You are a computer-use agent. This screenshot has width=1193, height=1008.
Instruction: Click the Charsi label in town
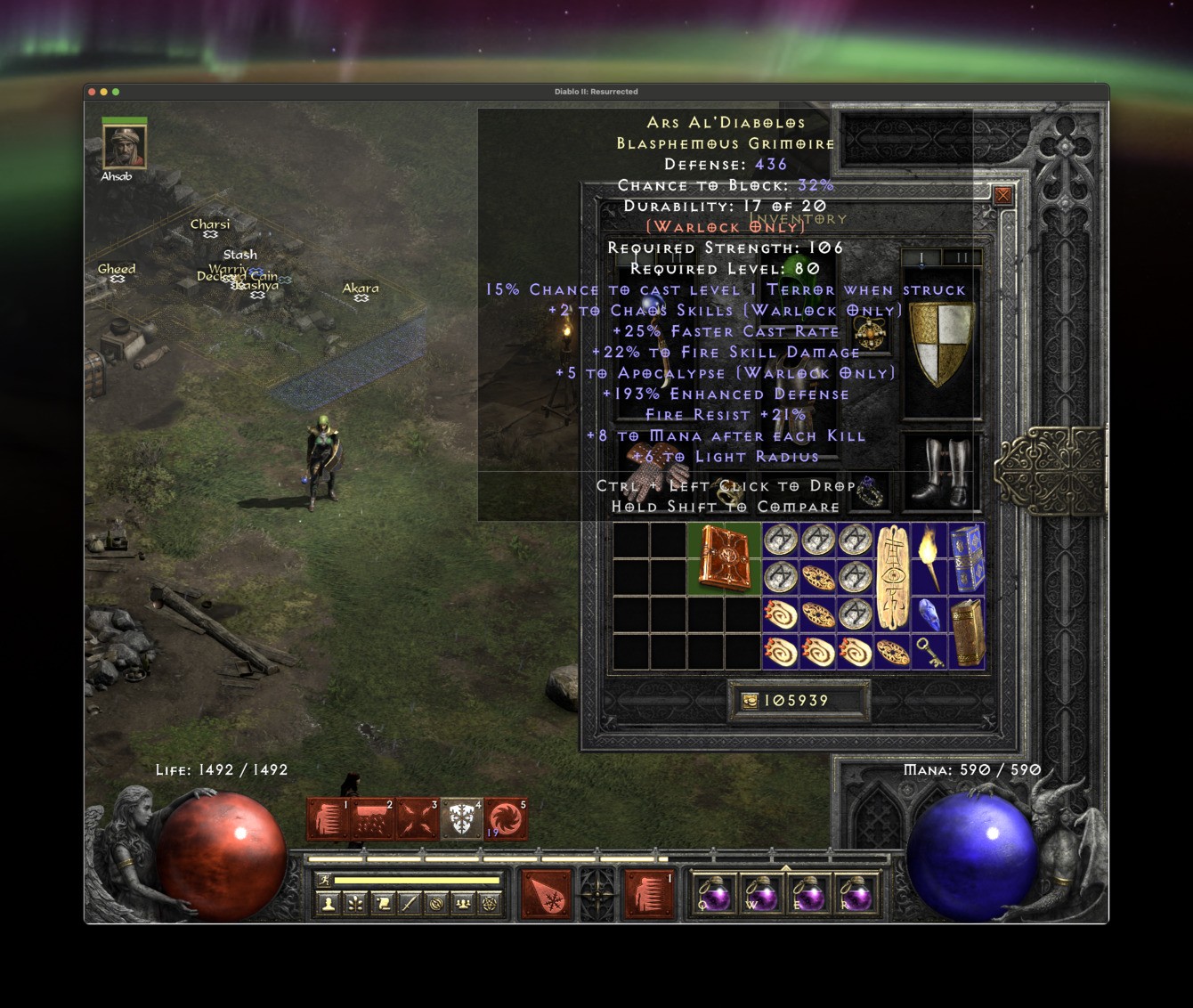click(x=208, y=224)
